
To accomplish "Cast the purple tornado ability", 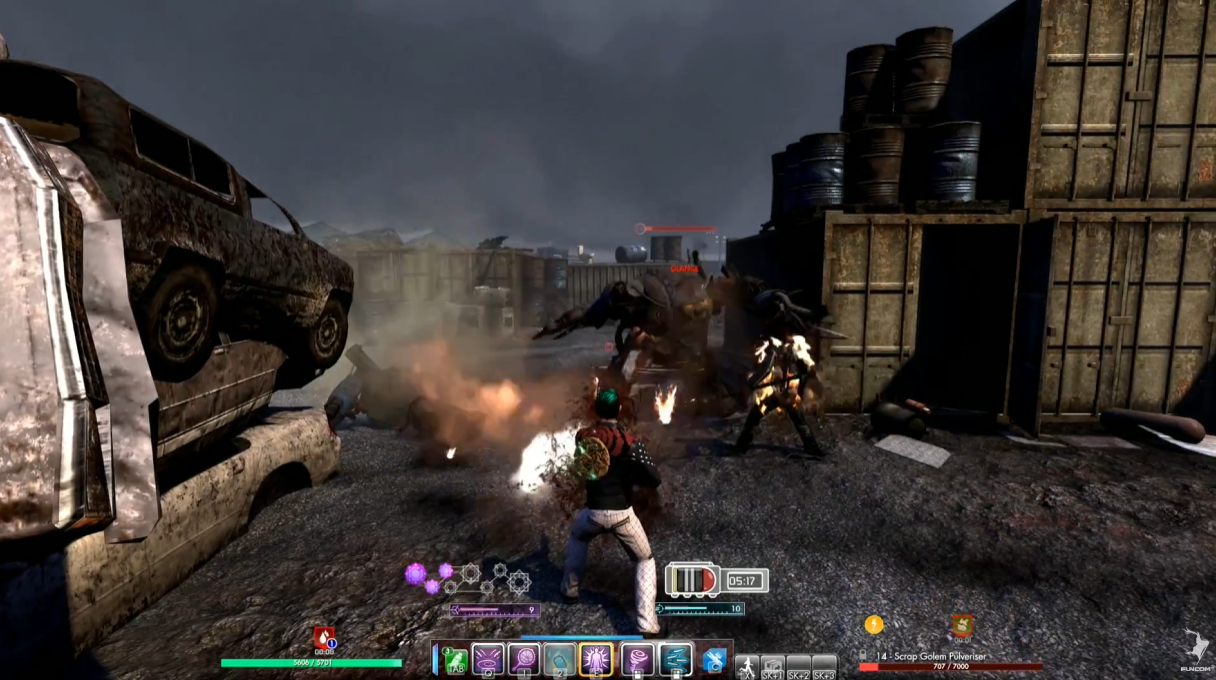I will coord(638,659).
